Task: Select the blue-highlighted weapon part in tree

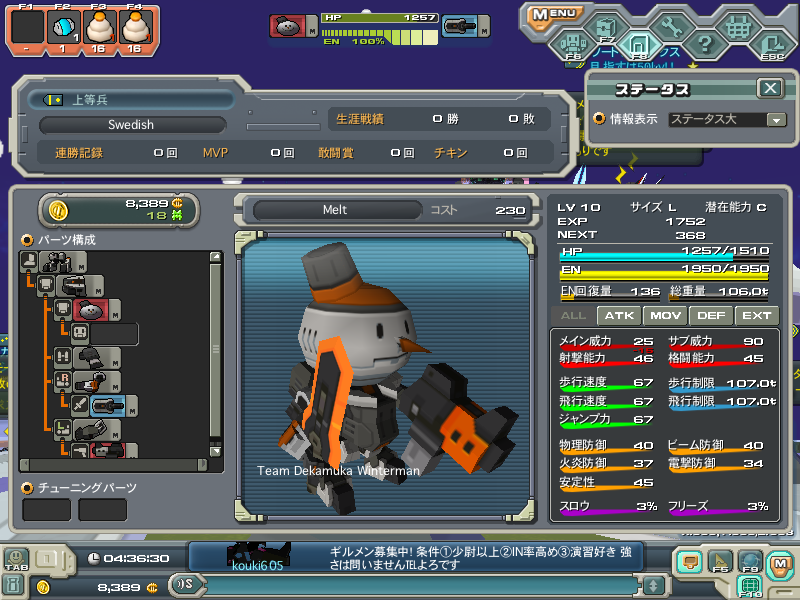Action: point(108,405)
